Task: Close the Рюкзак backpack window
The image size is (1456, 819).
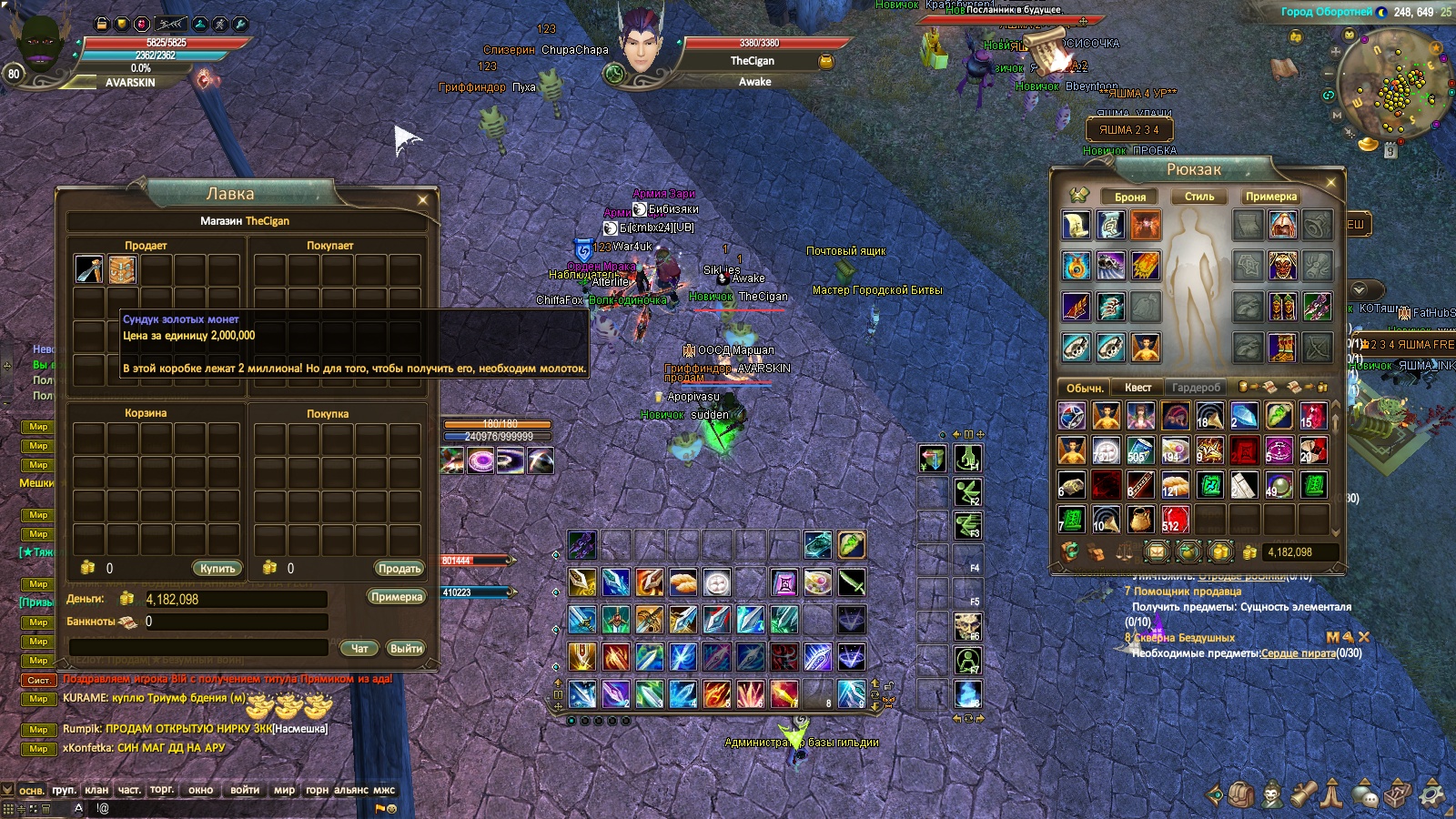Action: 1330,183
